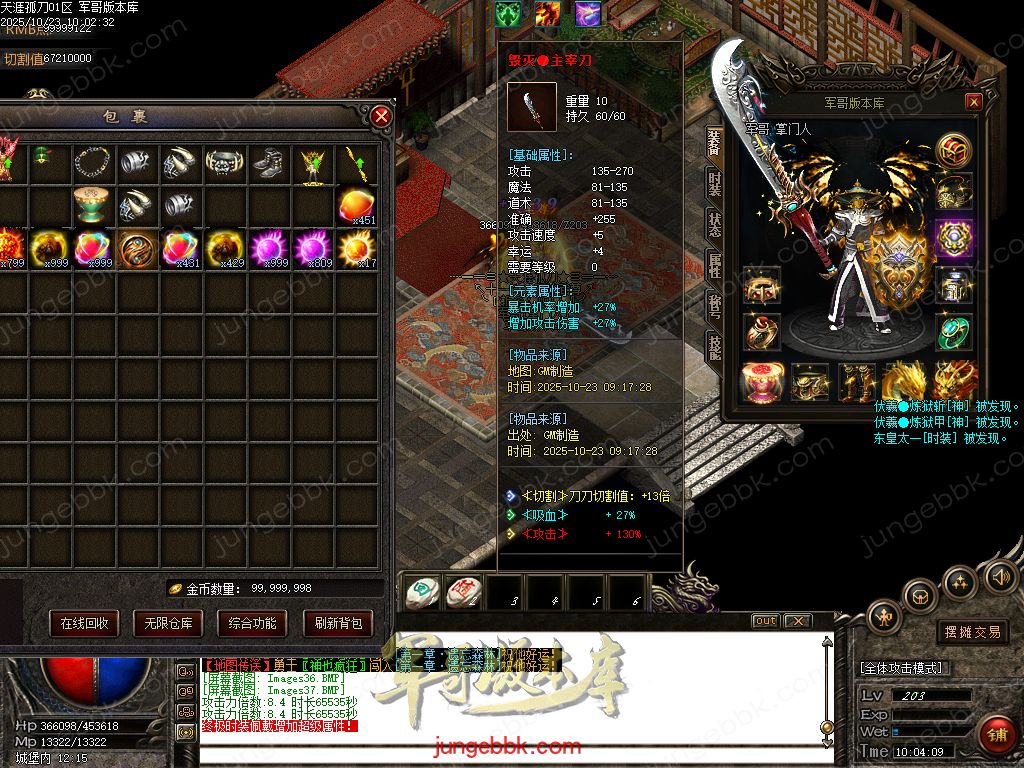Show the 技能 skills tab
This screenshot has width=1024, height=768.
[x=714, y=346]
